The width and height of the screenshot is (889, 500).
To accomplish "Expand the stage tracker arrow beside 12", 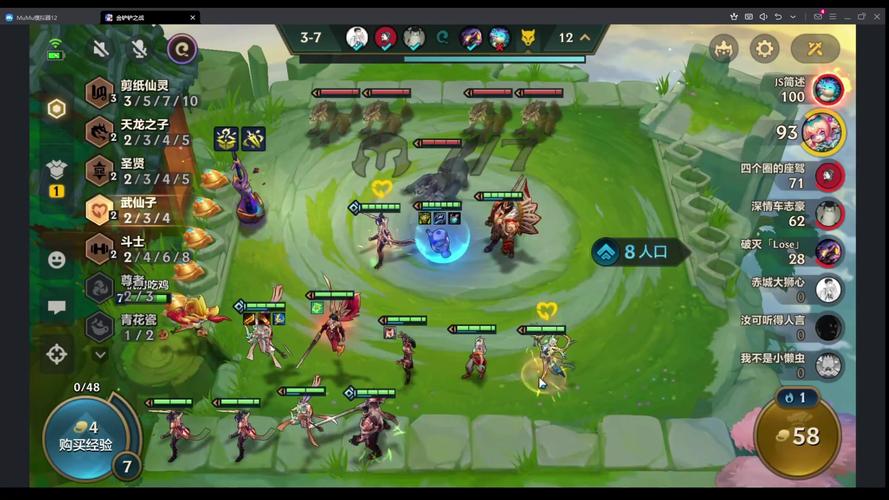I will [586, 38].
